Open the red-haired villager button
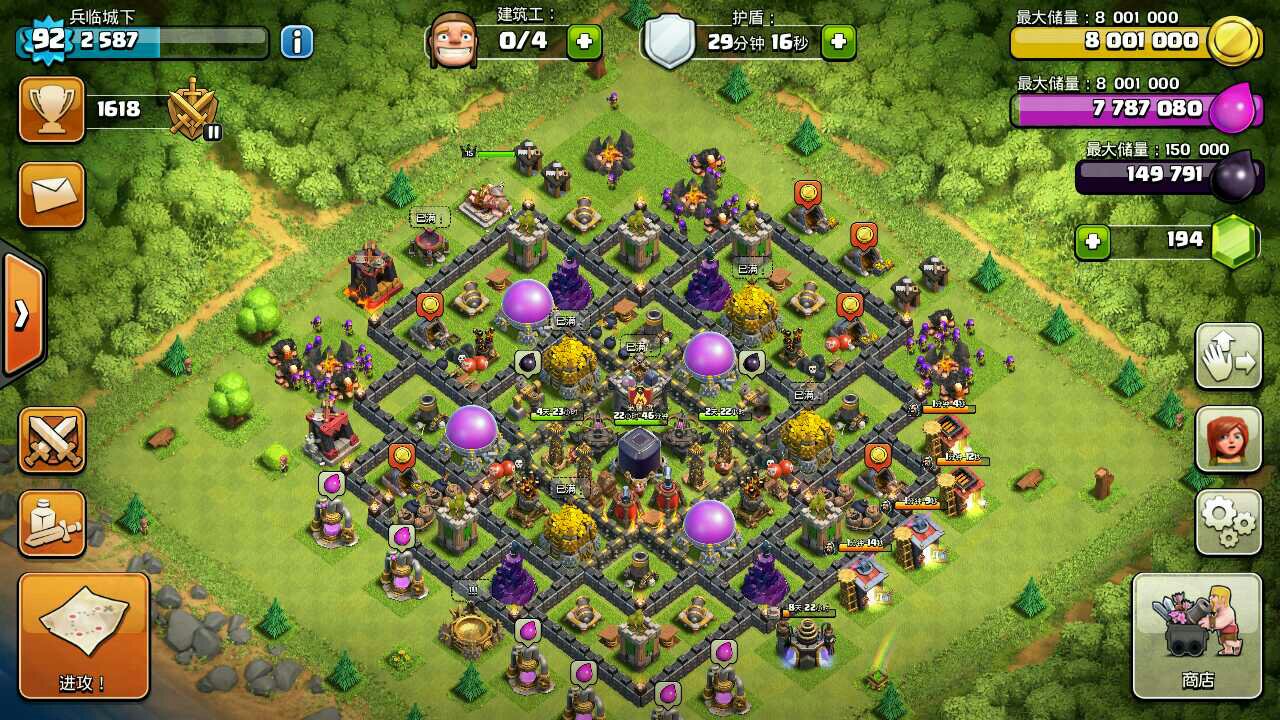 (1228, 439)
